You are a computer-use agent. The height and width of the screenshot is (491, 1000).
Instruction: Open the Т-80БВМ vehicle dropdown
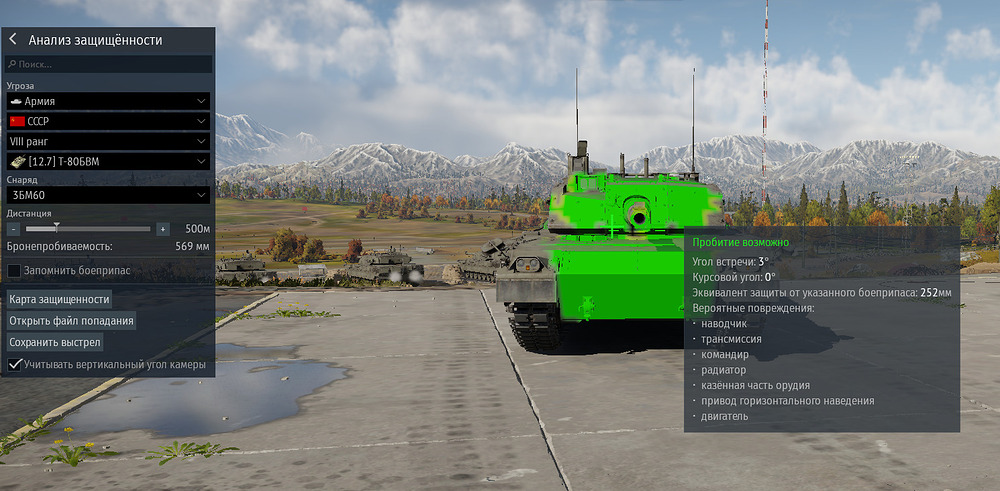pos(108,161)
